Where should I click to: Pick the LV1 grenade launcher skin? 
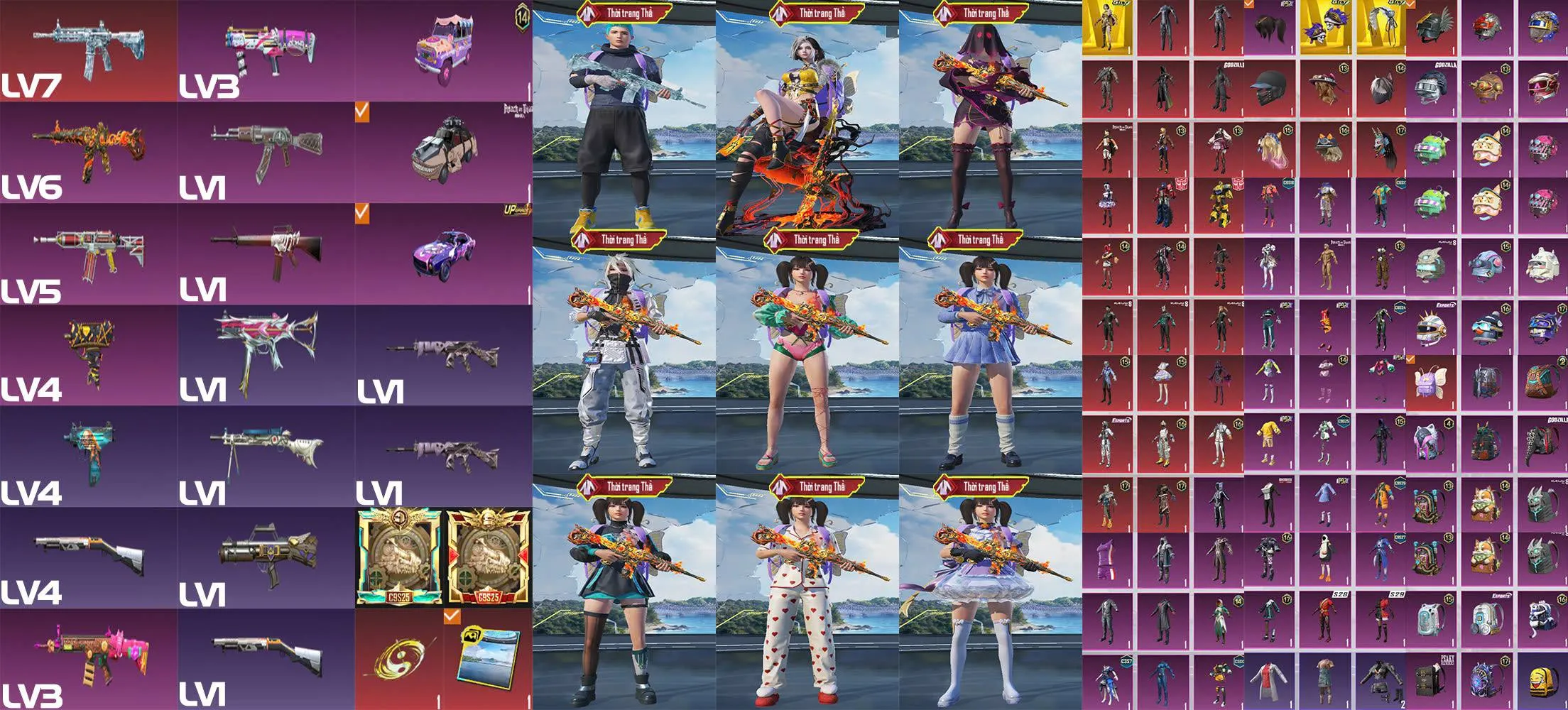point(266,557)
